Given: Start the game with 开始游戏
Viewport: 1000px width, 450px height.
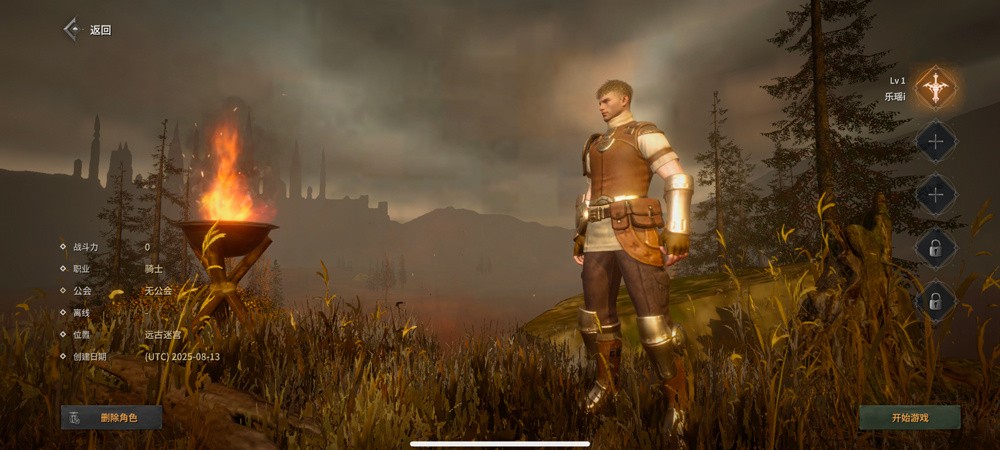Looking at the screenshot, I should tap(909, 417).
